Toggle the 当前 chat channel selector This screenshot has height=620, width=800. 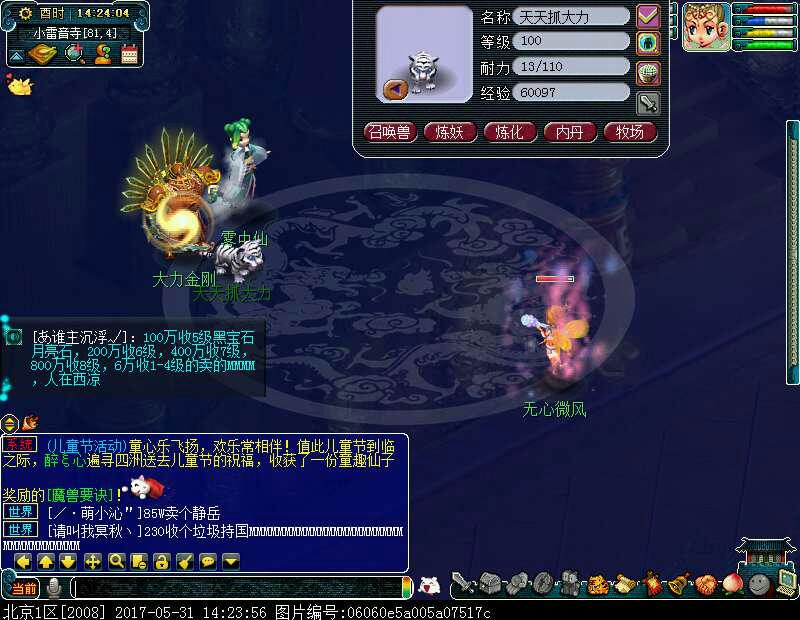(x=24, y=588)
